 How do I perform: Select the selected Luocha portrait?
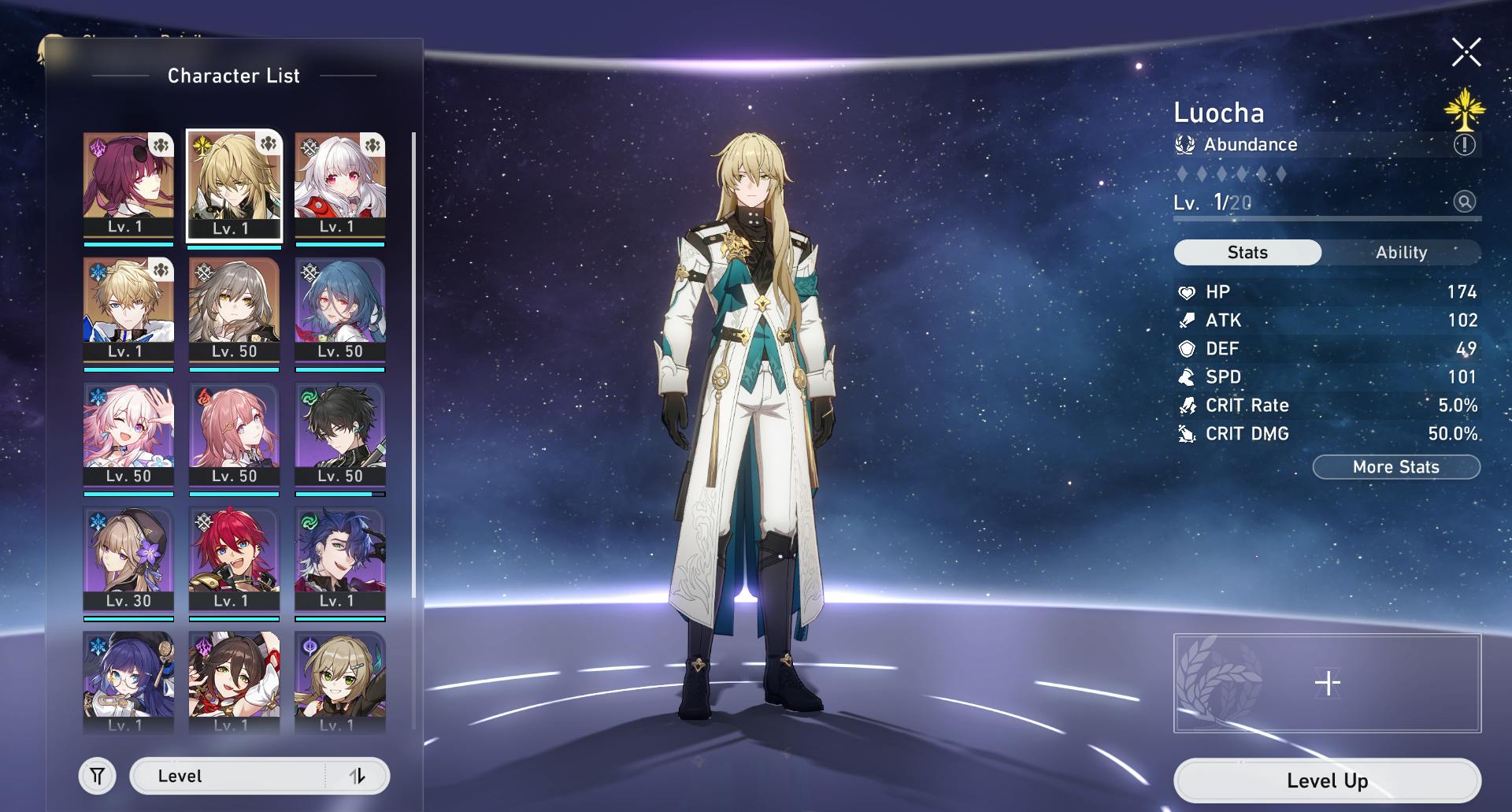pyautogui.click(x=234, y=185)
